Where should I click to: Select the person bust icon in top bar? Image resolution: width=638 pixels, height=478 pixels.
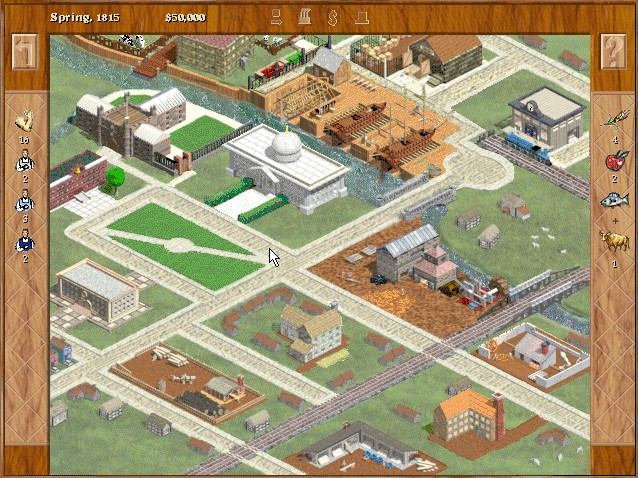277,17
